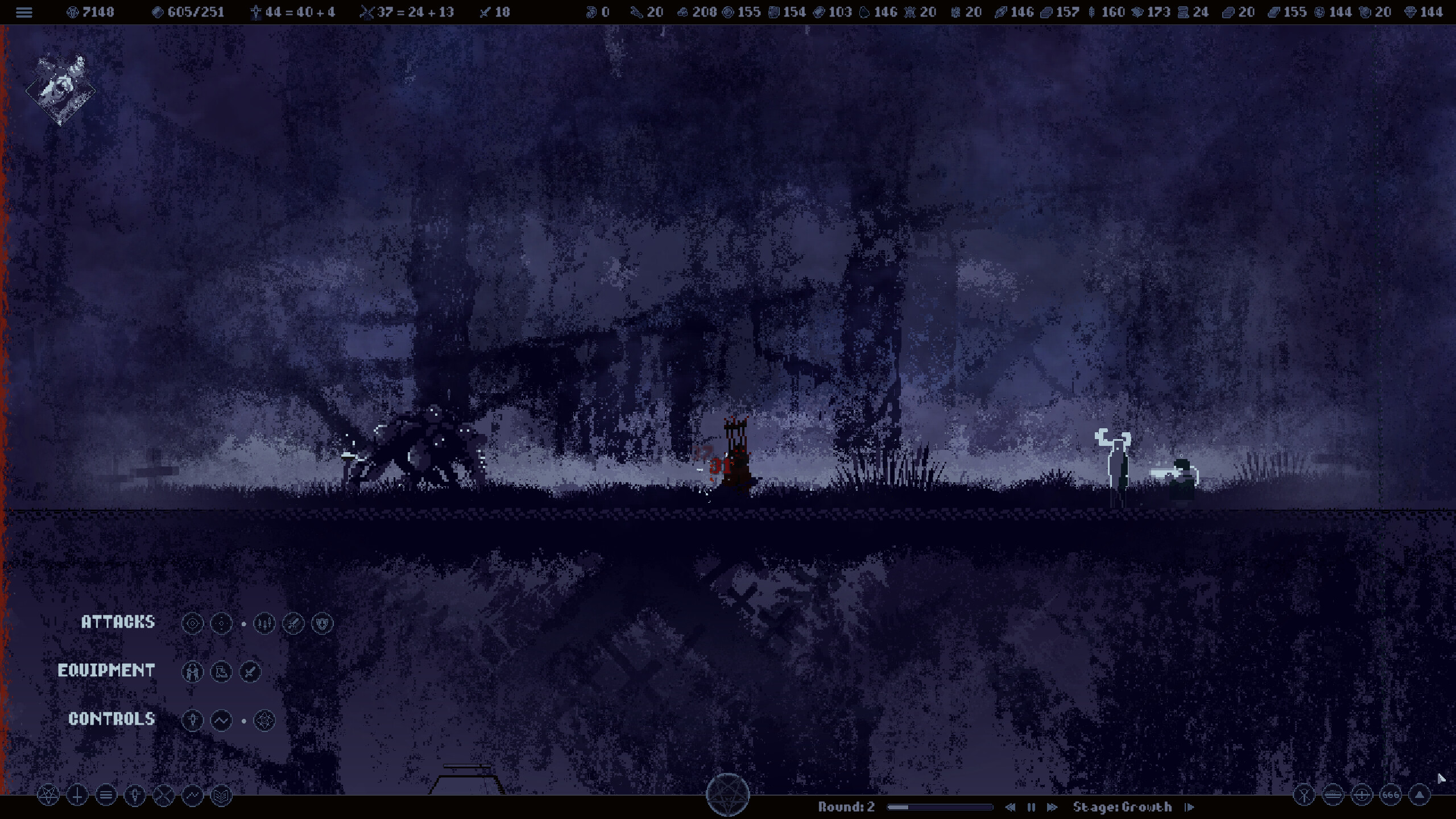Viewport: 1456px width, 819px height.
Task: Advance the stage with arrow next to Growth
Action: pos(1190,806)
